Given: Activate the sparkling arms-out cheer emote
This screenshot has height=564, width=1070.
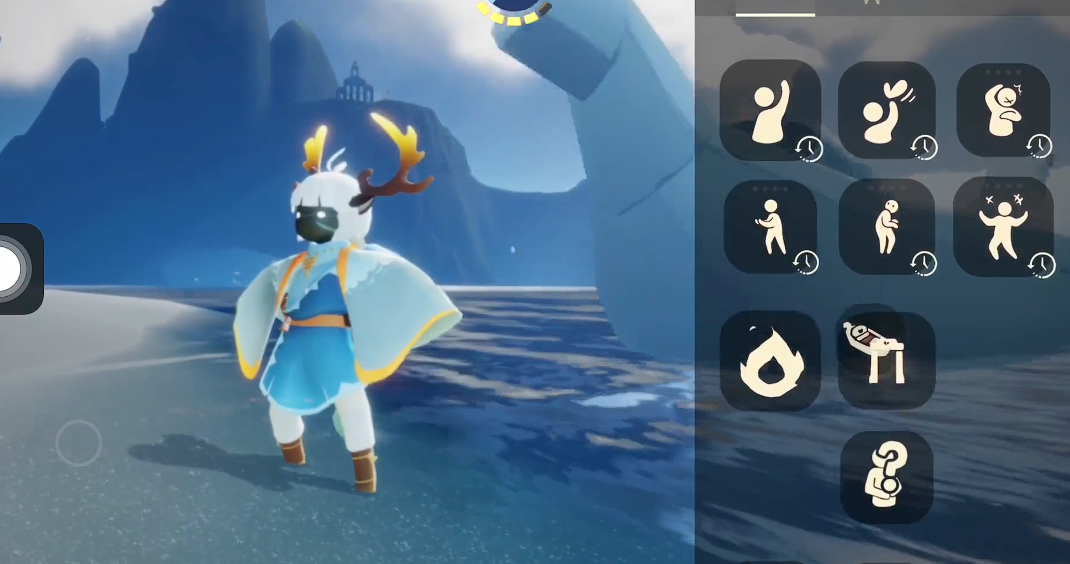Looking at the screenshot, I should pyautogui.click(x=1002, y=227).
